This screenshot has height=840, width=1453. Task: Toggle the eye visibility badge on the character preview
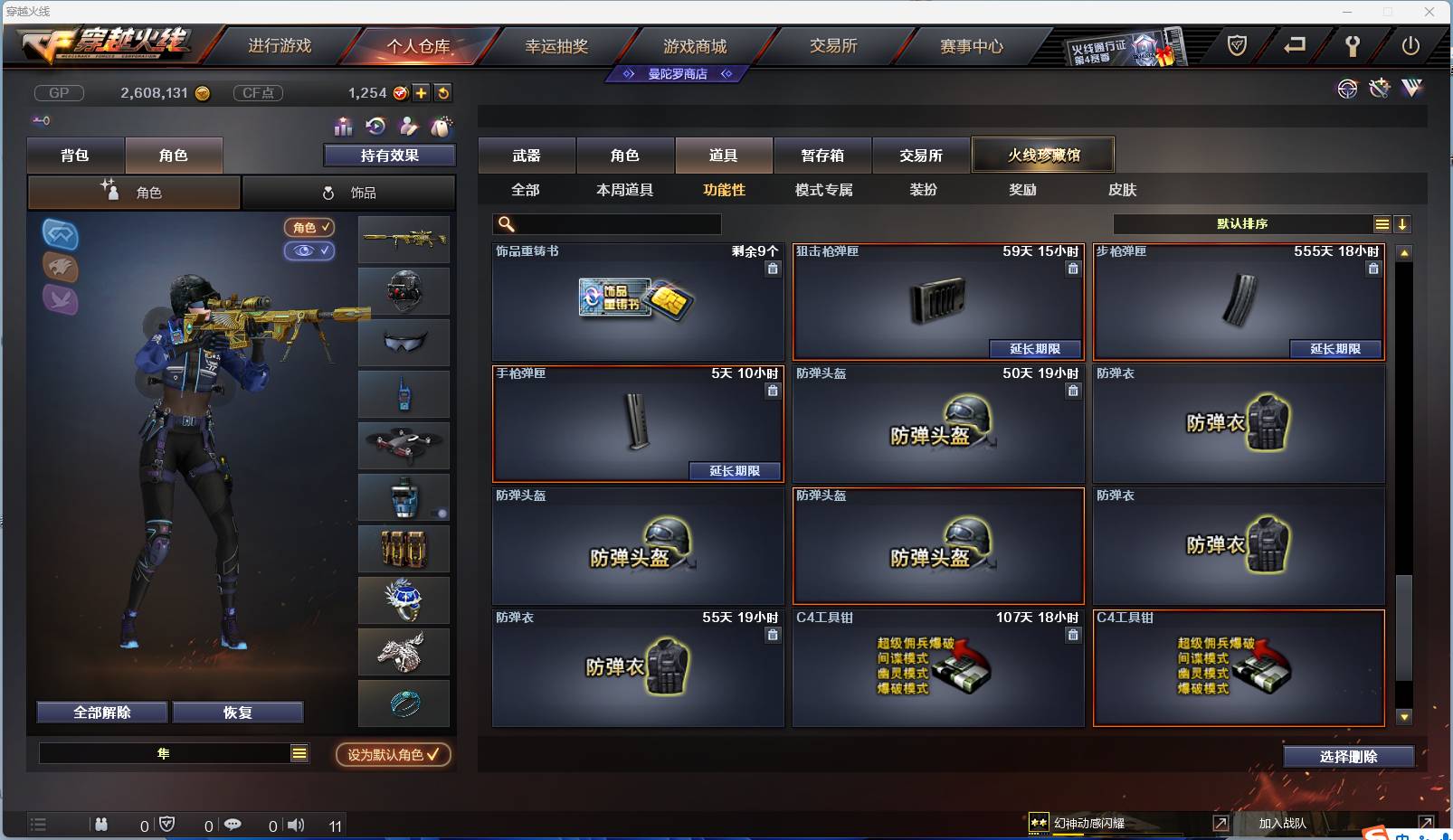[309, 251]
